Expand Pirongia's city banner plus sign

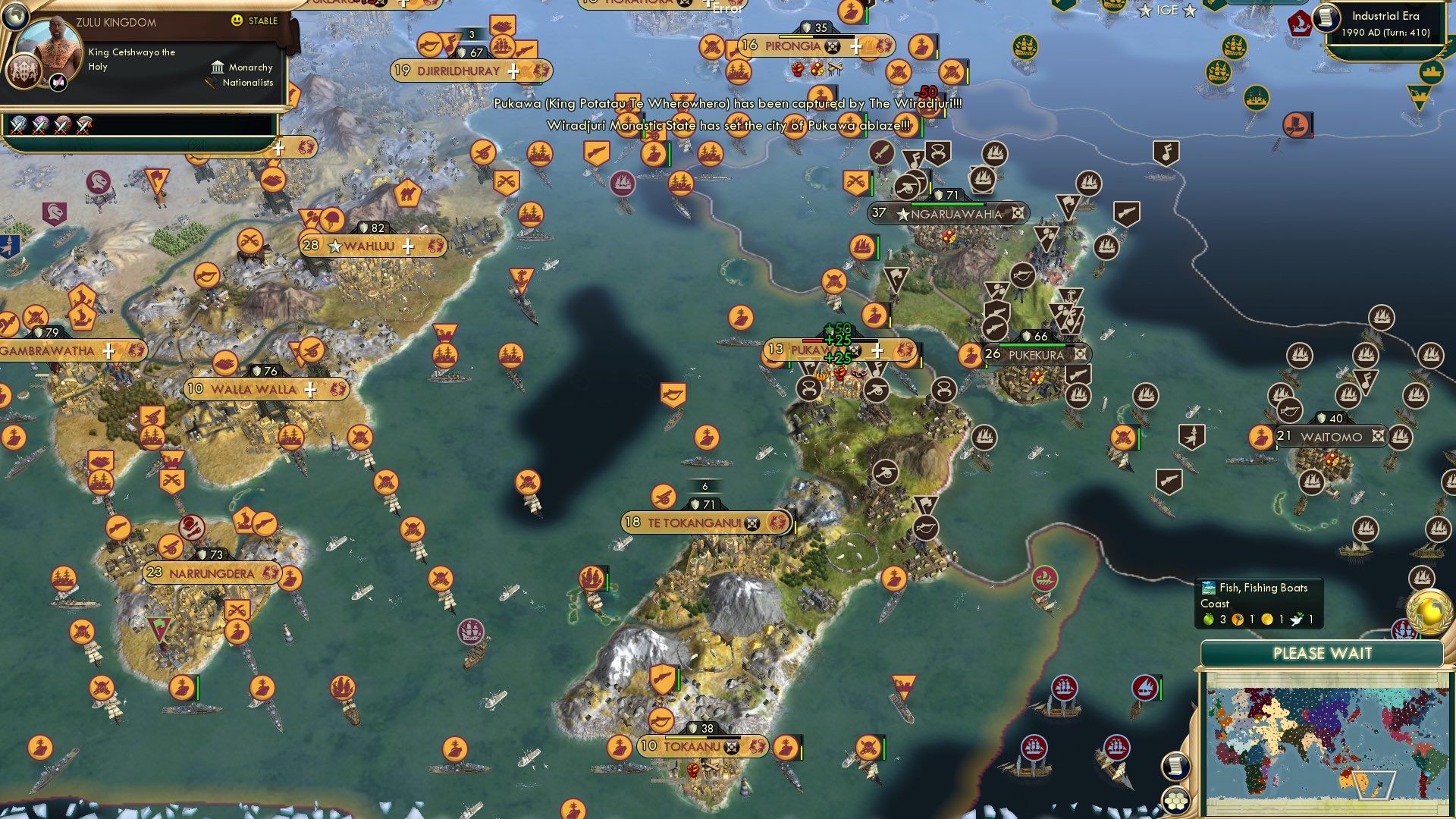click(855, 46)
